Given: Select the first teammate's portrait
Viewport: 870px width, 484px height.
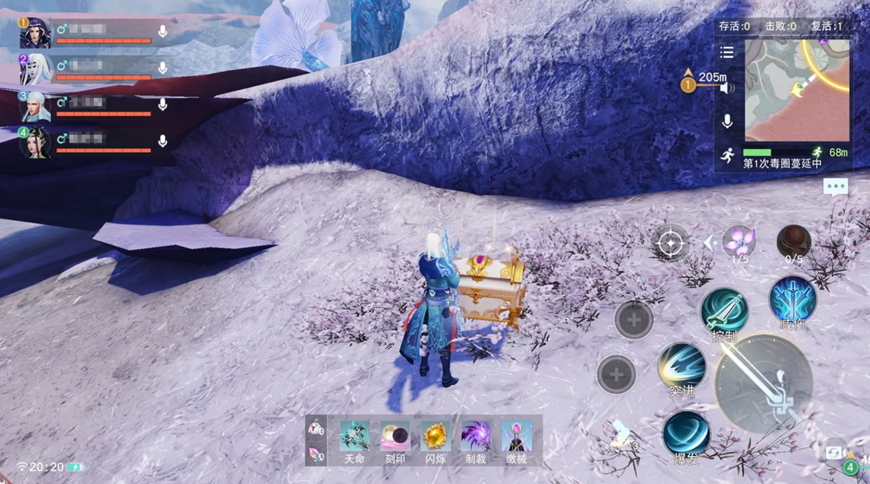Looking at the screenshot, I should pyautogui.click(x=35, y=33).
